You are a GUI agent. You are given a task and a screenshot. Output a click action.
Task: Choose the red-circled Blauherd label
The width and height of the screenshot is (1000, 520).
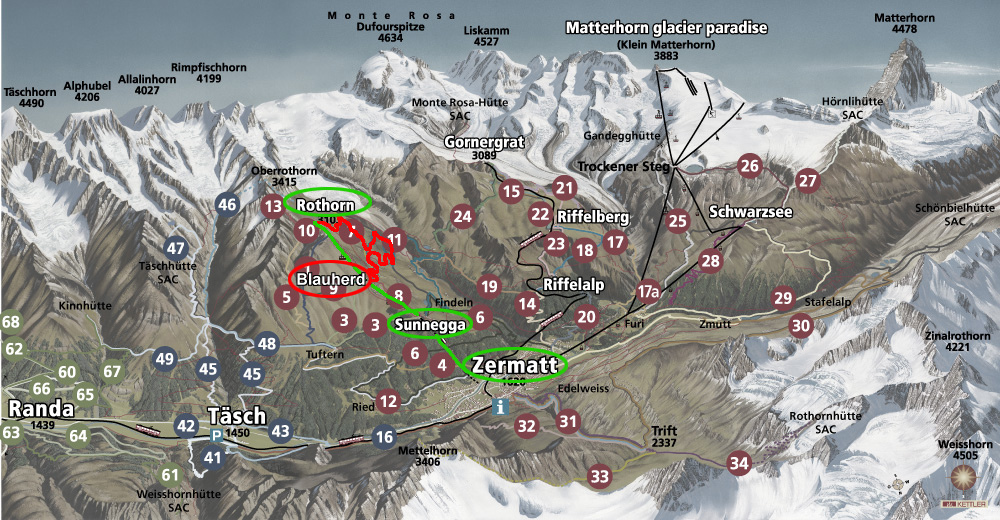point(329,280)
